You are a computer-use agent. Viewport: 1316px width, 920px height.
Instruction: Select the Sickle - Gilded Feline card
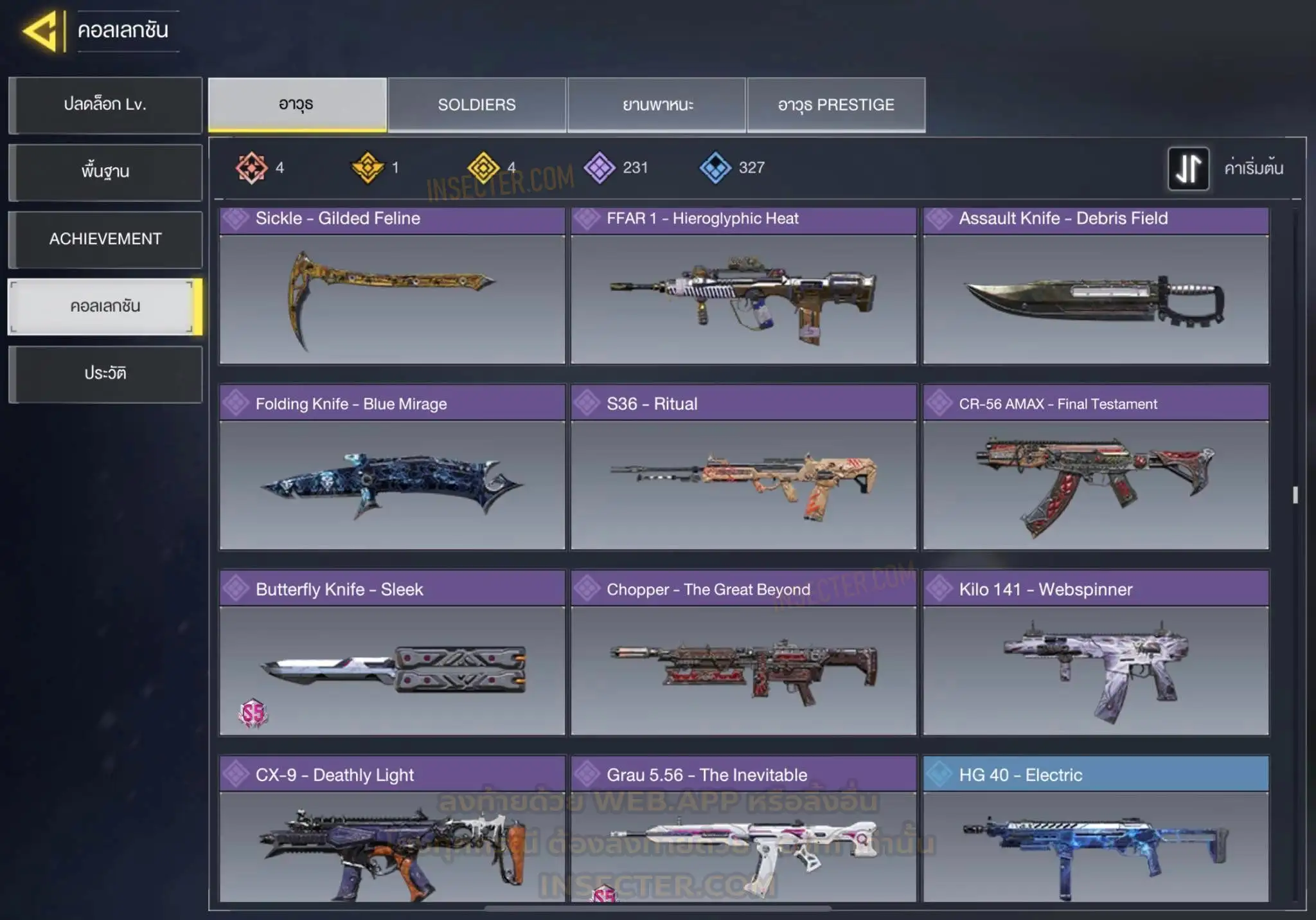coord(392,286)
